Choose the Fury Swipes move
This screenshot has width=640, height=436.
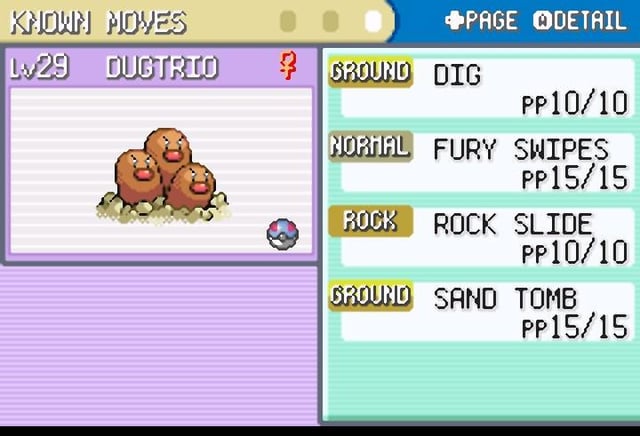click(480, 163)
